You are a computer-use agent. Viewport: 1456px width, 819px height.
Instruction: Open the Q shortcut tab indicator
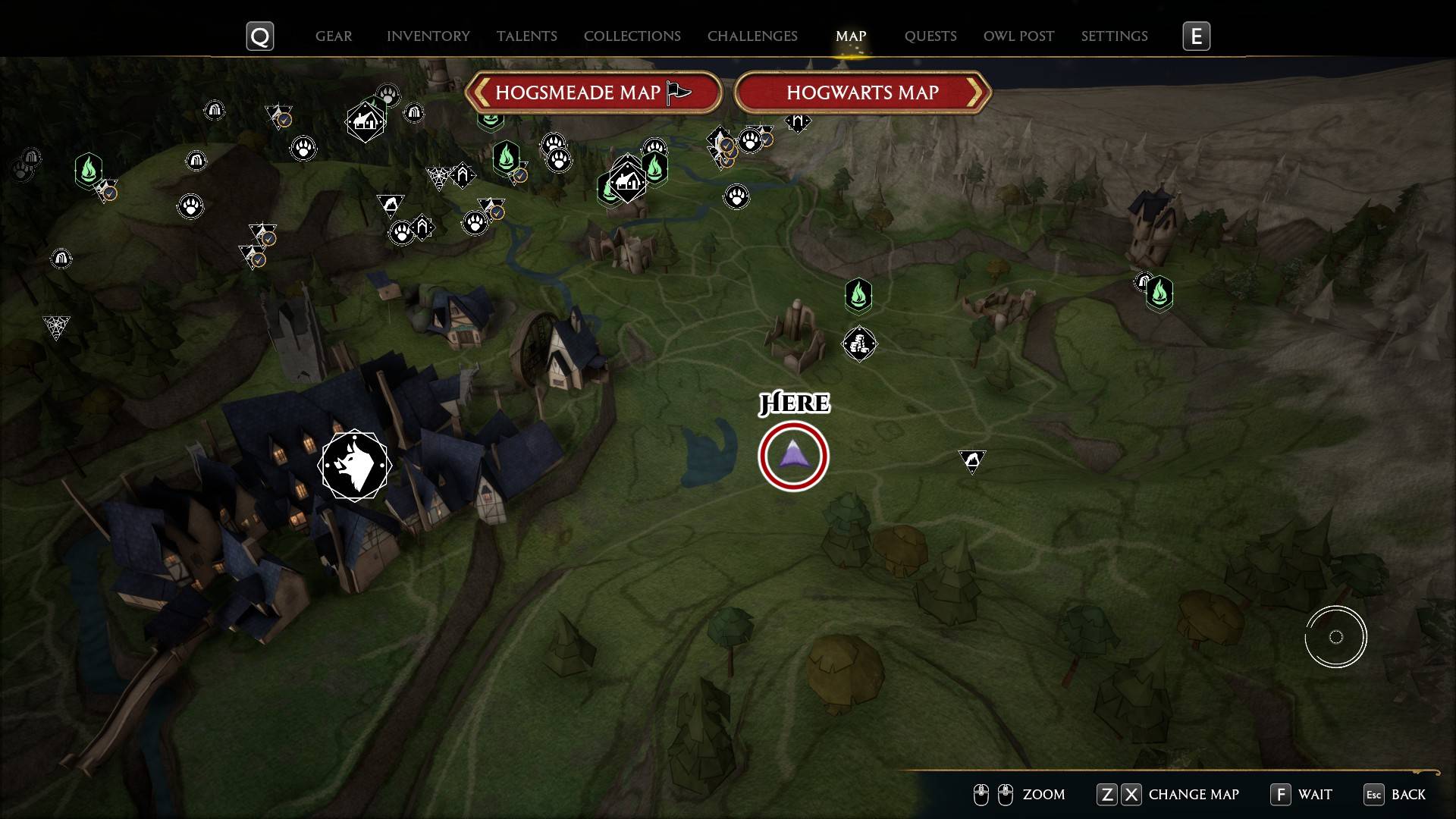259,35
